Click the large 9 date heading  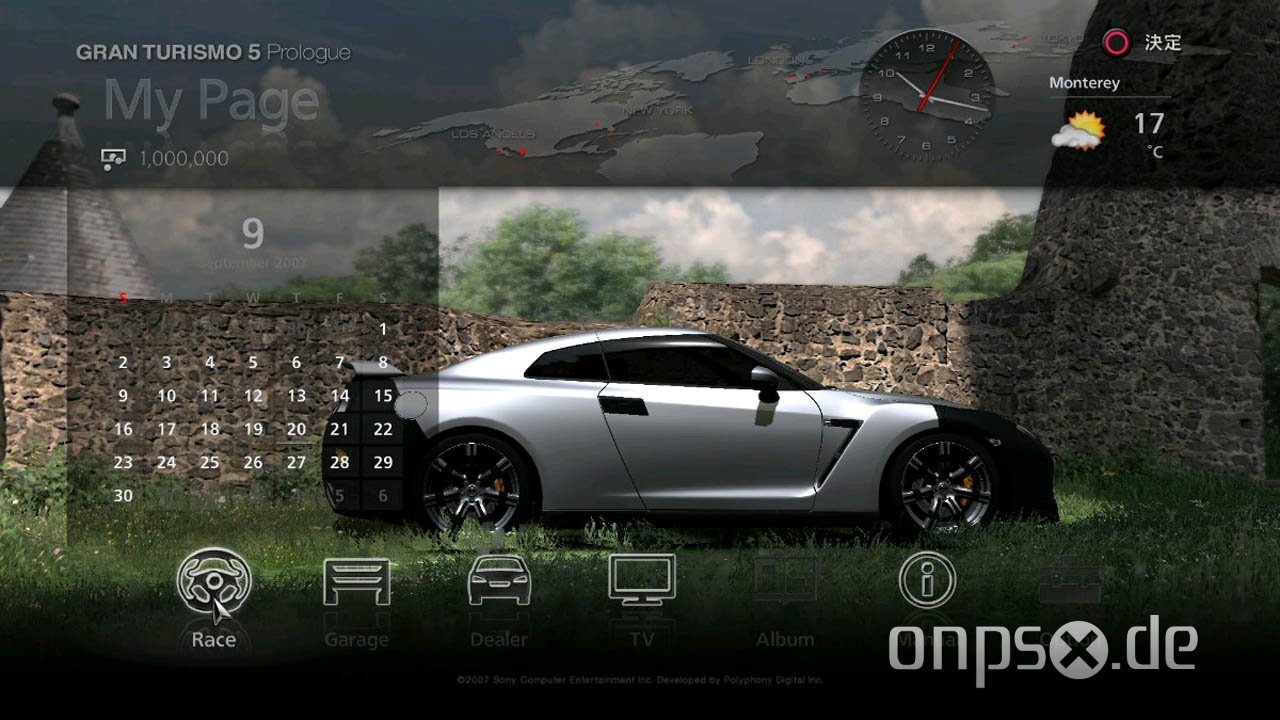pyautogui.click(x=251, y=234)
